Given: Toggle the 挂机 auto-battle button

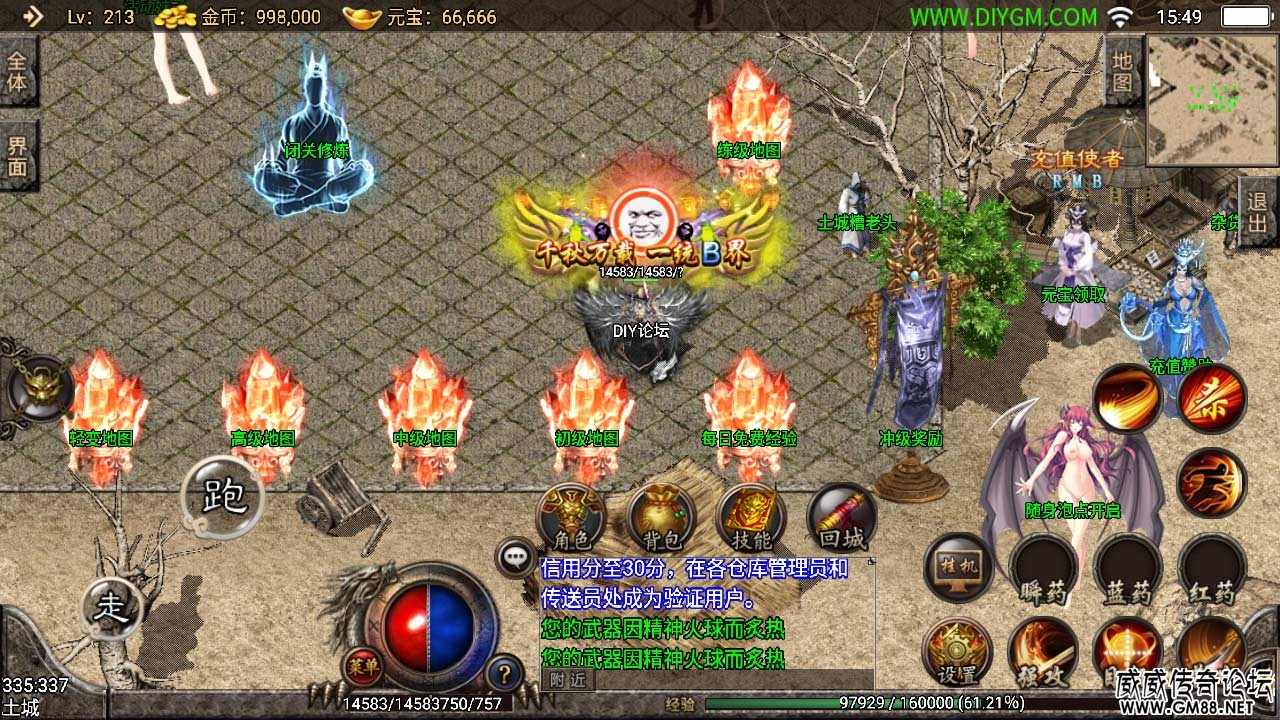Looking at the screenshot, I should [x=957, y=568].
